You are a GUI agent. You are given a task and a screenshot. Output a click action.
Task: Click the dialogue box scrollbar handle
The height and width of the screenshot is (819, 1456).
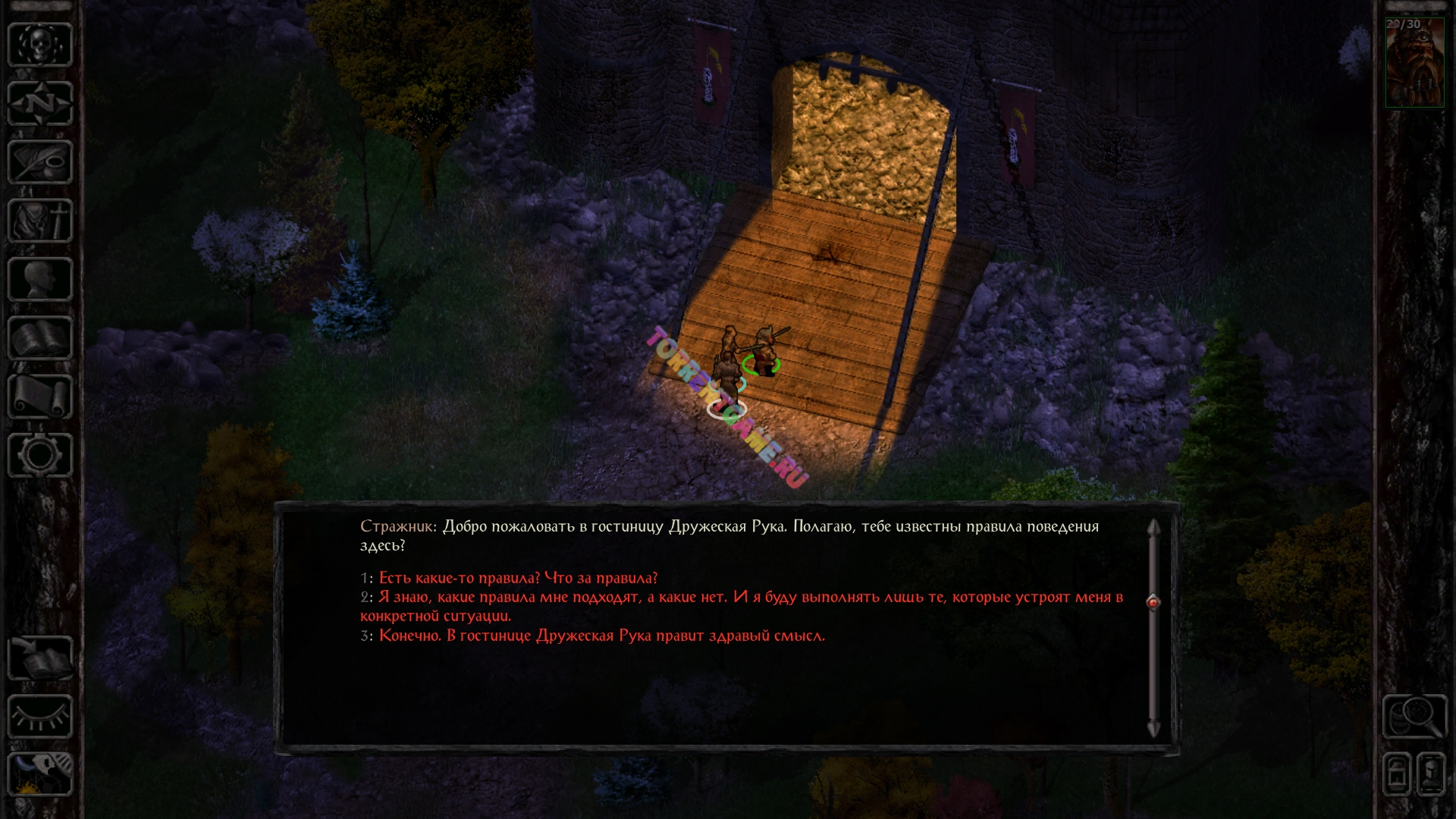[1153, 602]
